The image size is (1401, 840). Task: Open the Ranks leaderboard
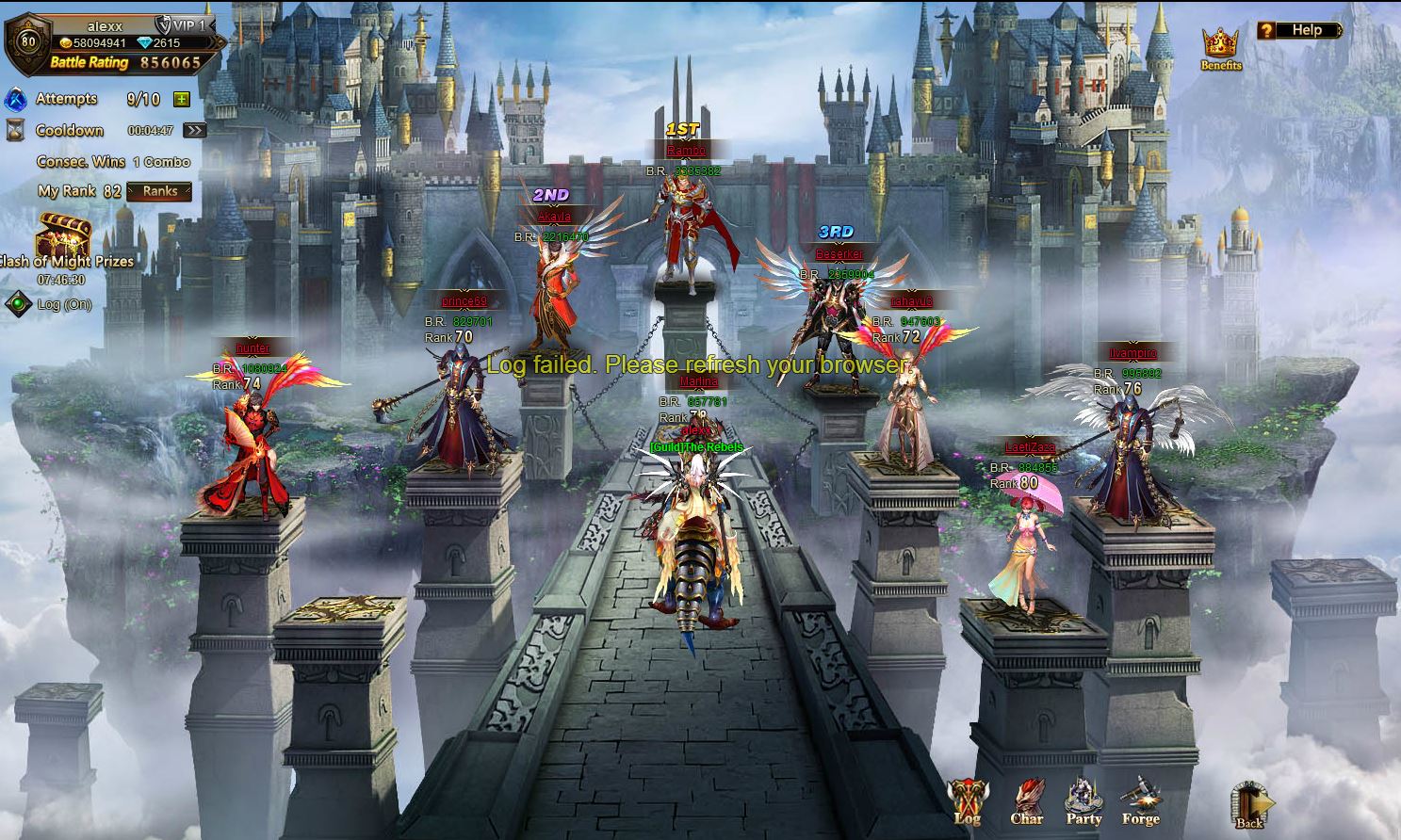coord(159,191)
